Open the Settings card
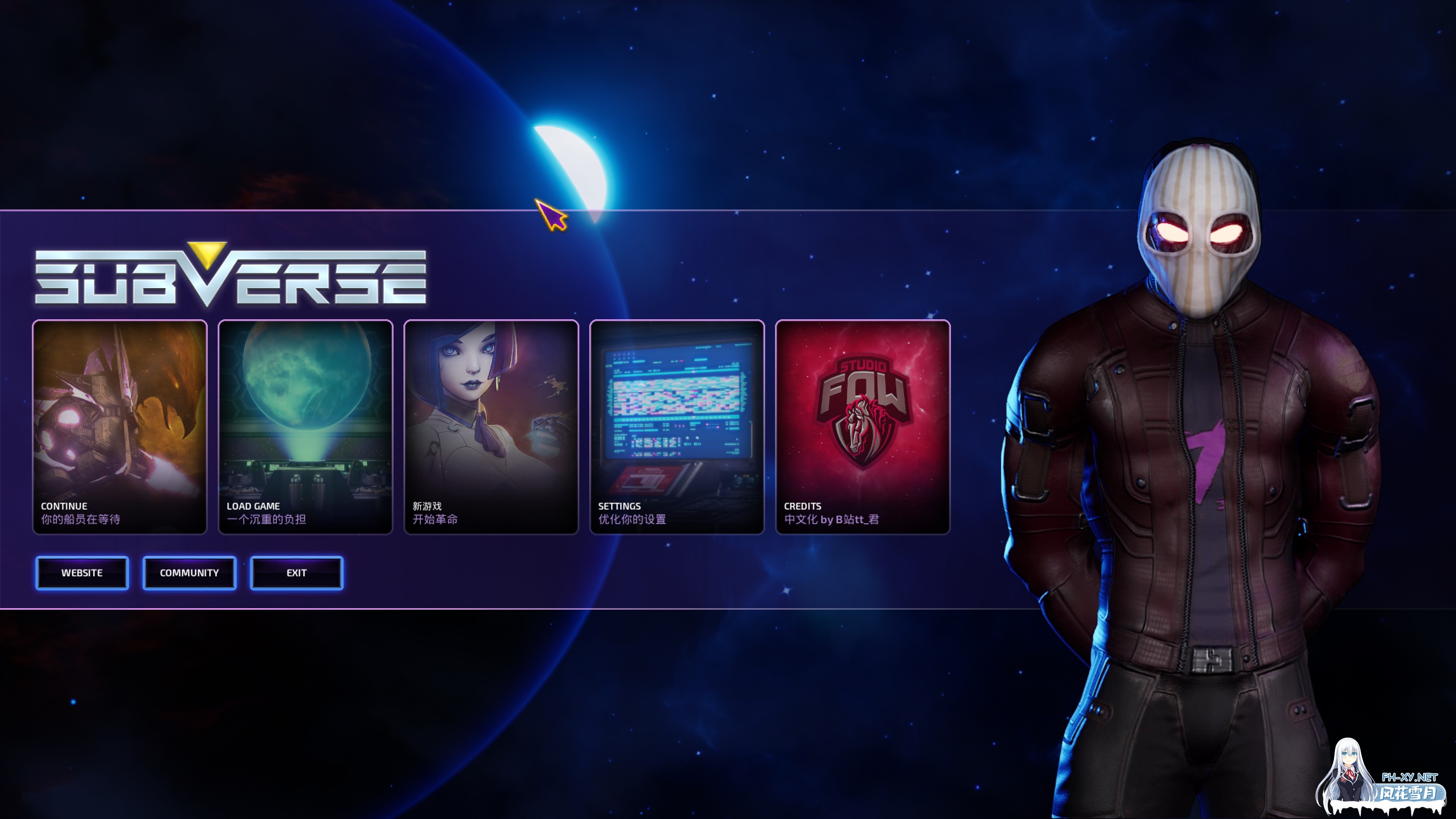The height and width of the screenshot is (819, 1456). click(676, 427)
